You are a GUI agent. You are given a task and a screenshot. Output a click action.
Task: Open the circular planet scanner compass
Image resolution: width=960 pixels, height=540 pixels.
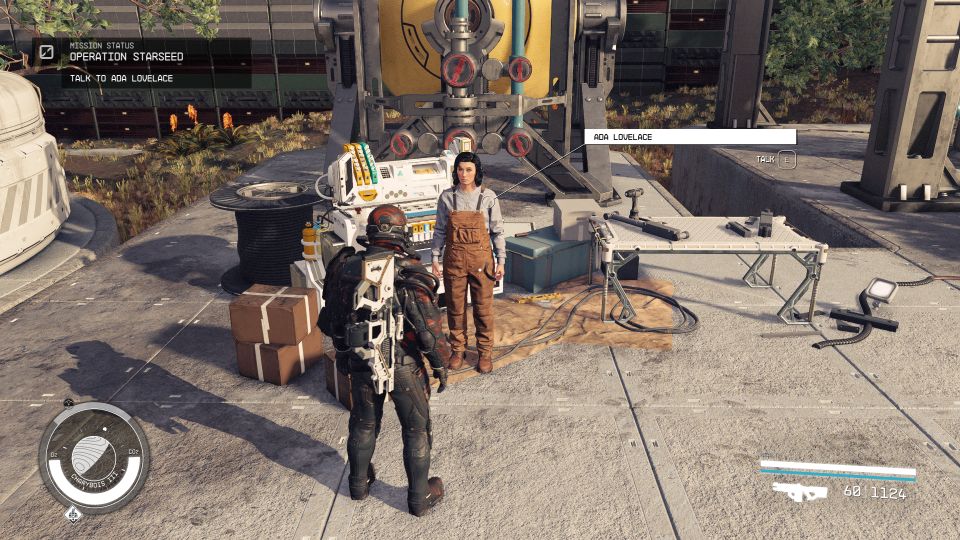click(94, 457)
